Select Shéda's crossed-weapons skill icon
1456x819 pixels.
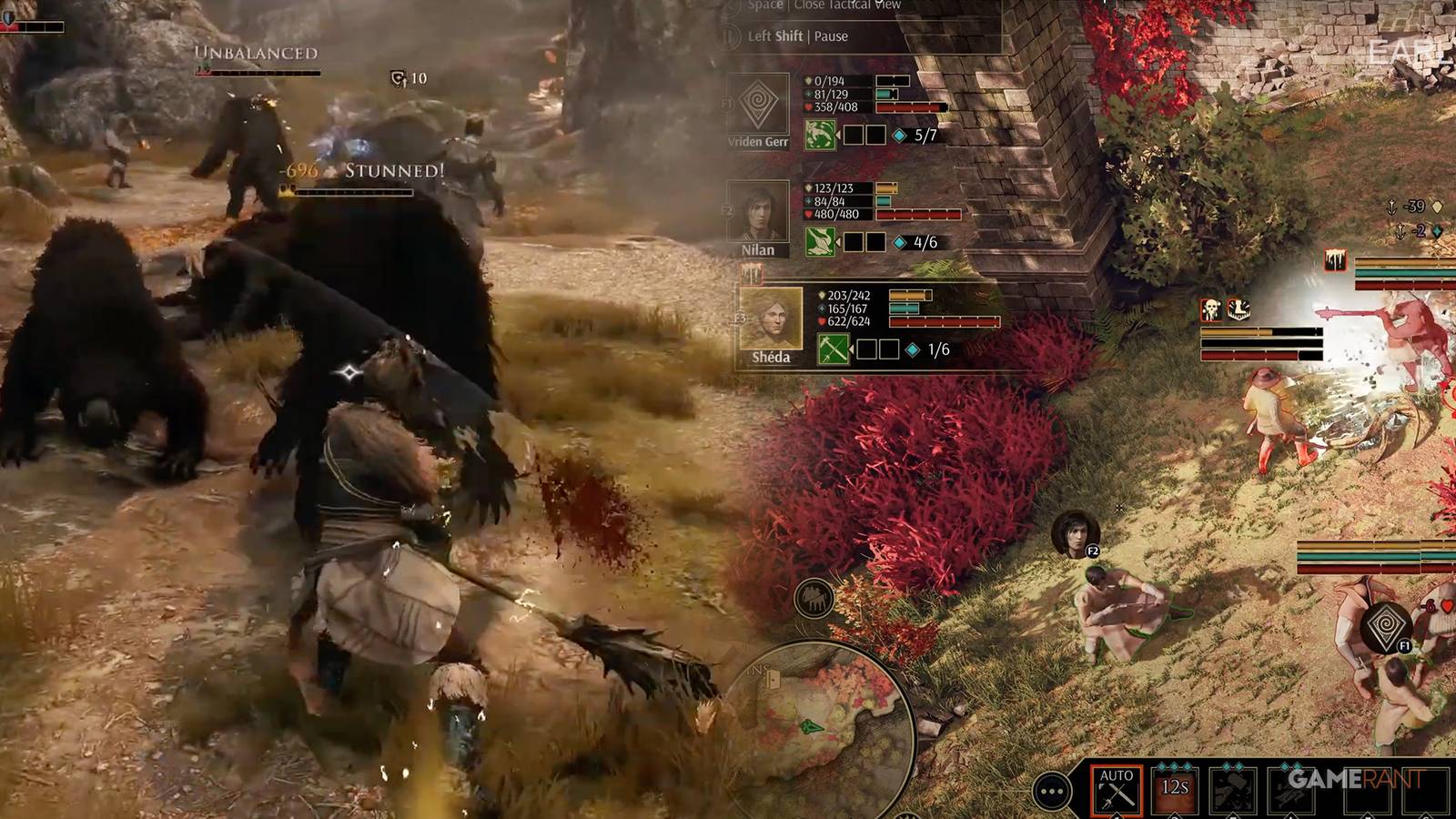click(x=834, y=349)
